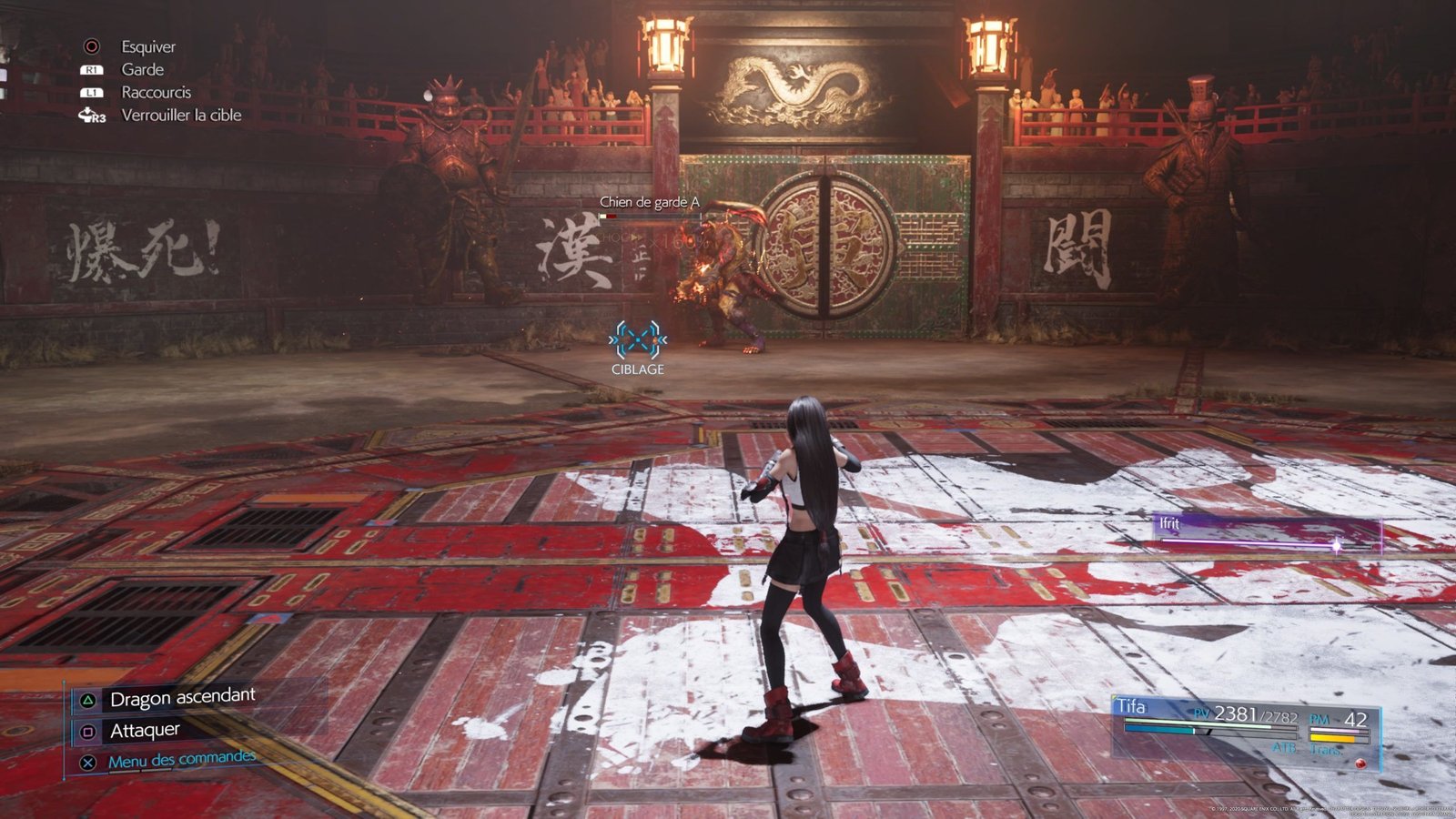Click the R1 button icon next to Garde

pos(90,71)
